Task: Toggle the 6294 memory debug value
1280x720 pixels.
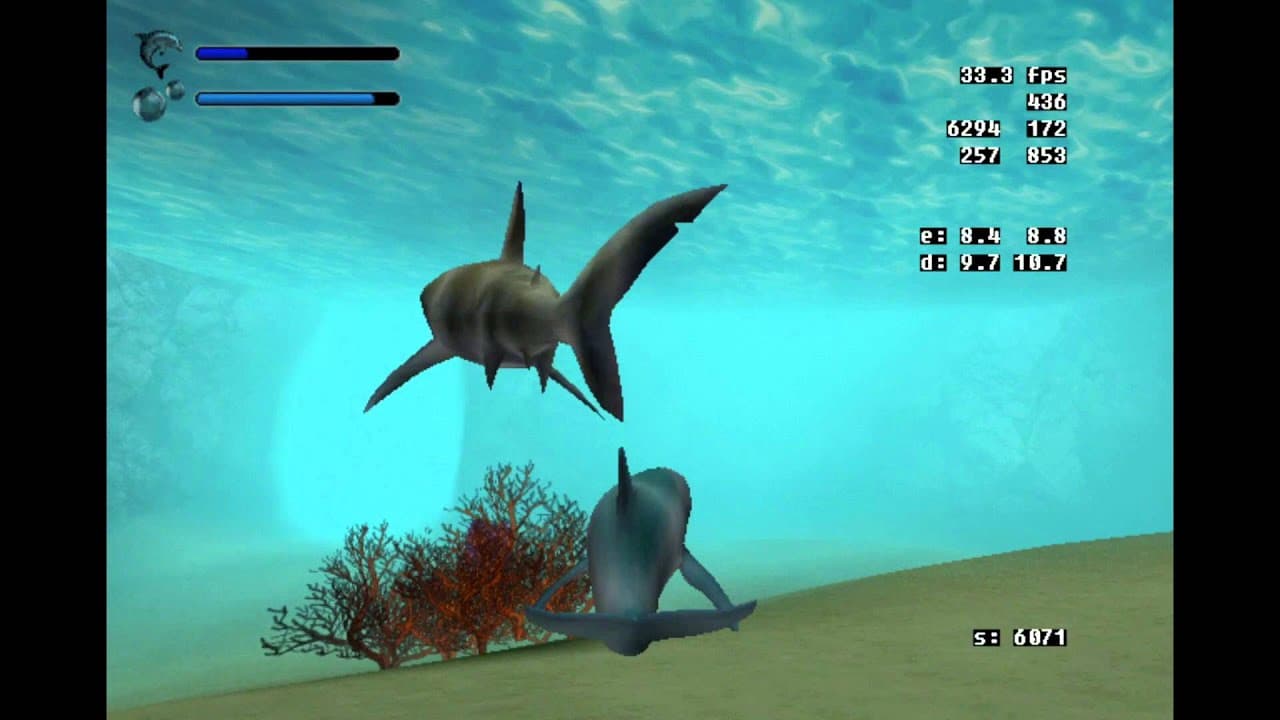Action: [972, 128]
